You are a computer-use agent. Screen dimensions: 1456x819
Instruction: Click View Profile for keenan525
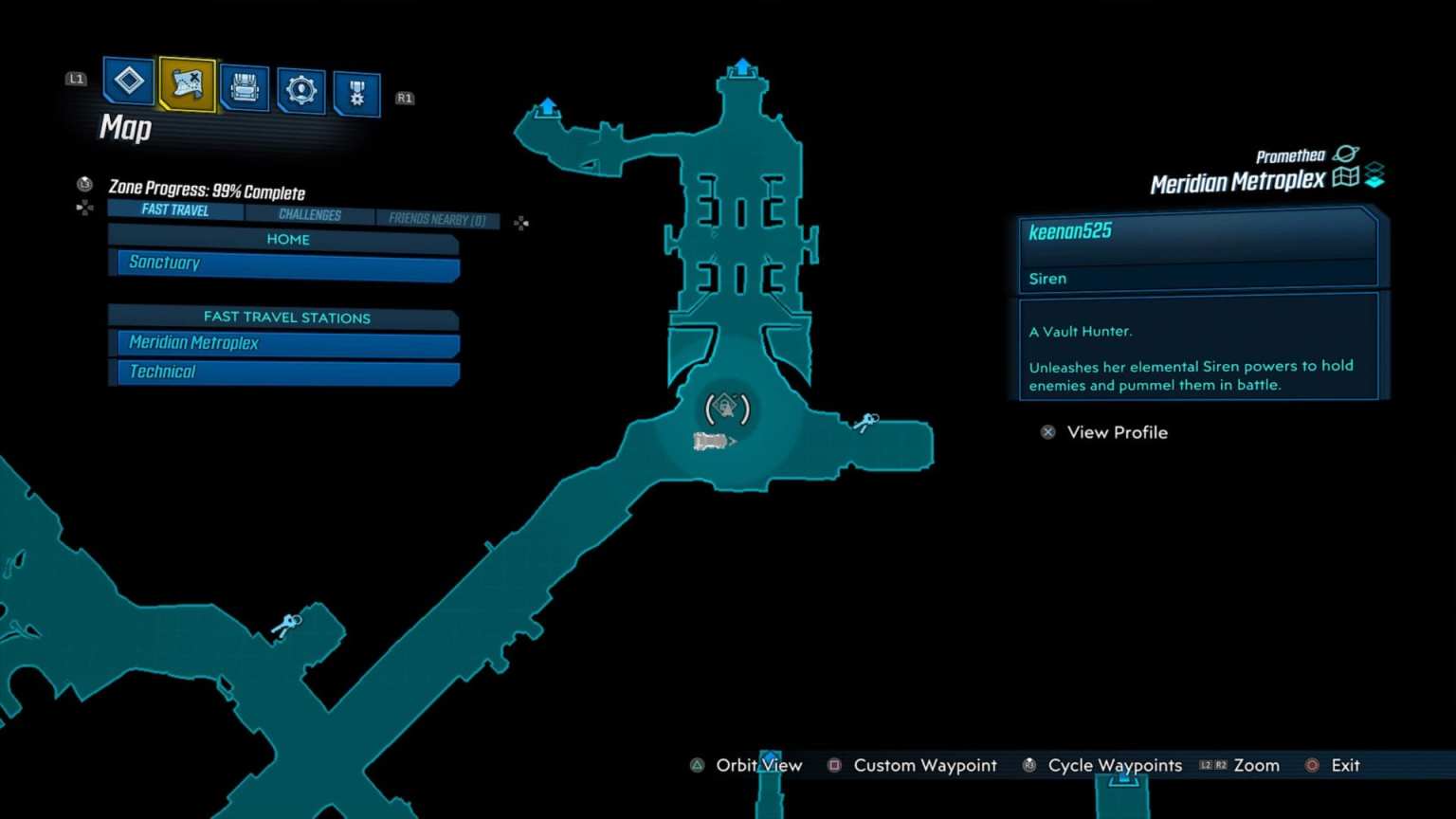1117,432
